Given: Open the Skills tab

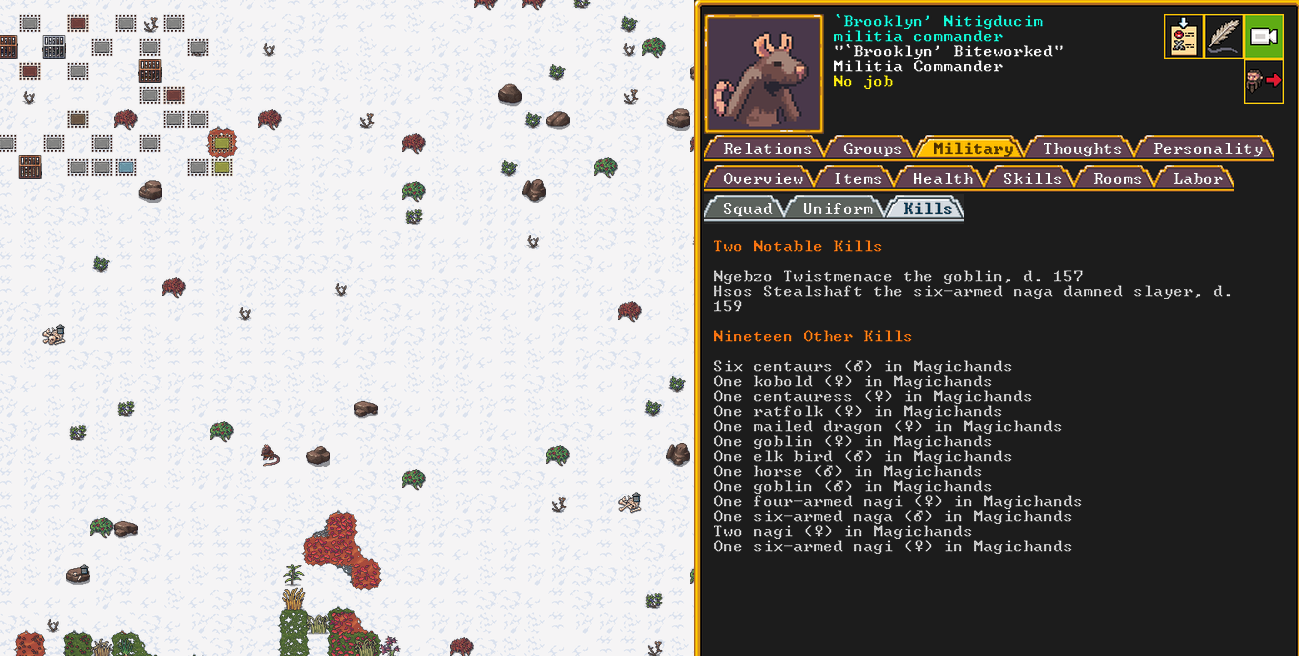Looking at the screenshot, I should (x=1031, y=178).
